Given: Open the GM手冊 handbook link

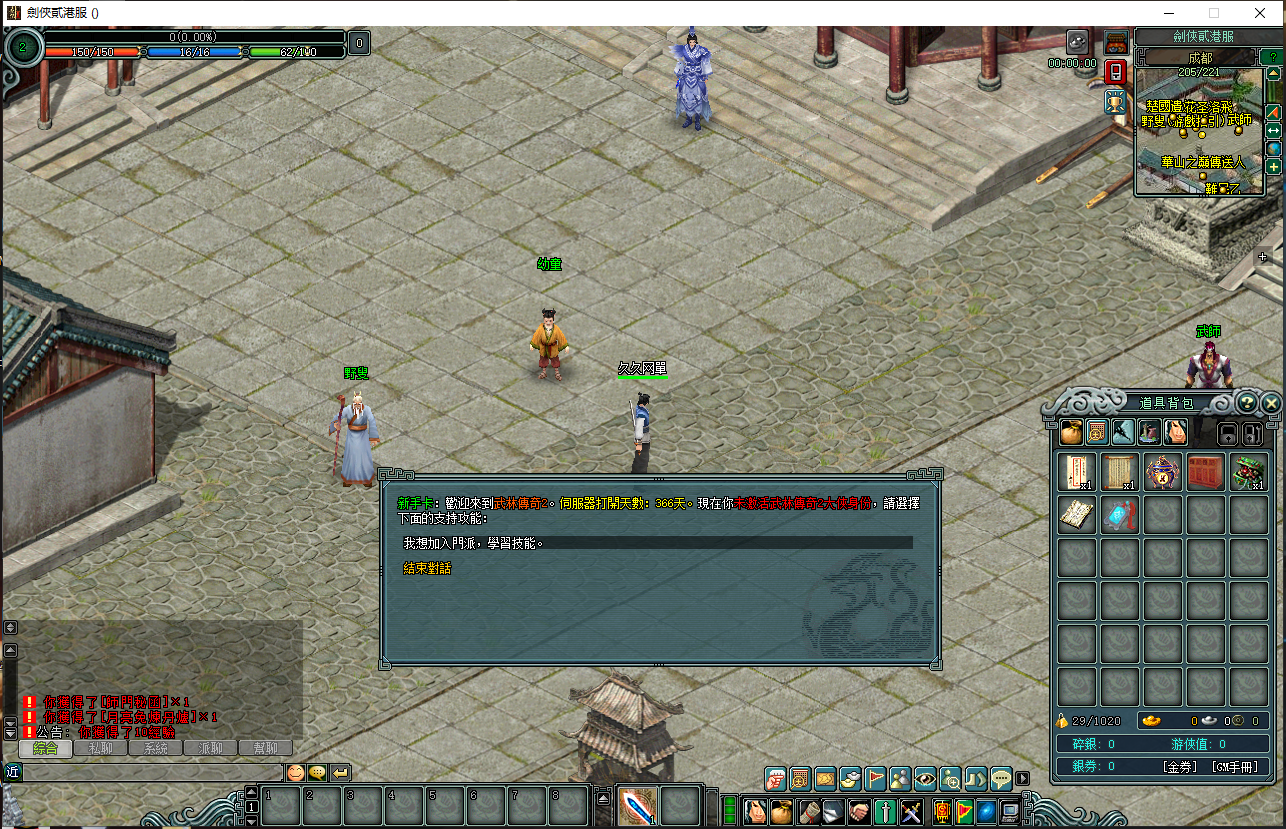Looking at the screenshot, I should pos(1233,767).
